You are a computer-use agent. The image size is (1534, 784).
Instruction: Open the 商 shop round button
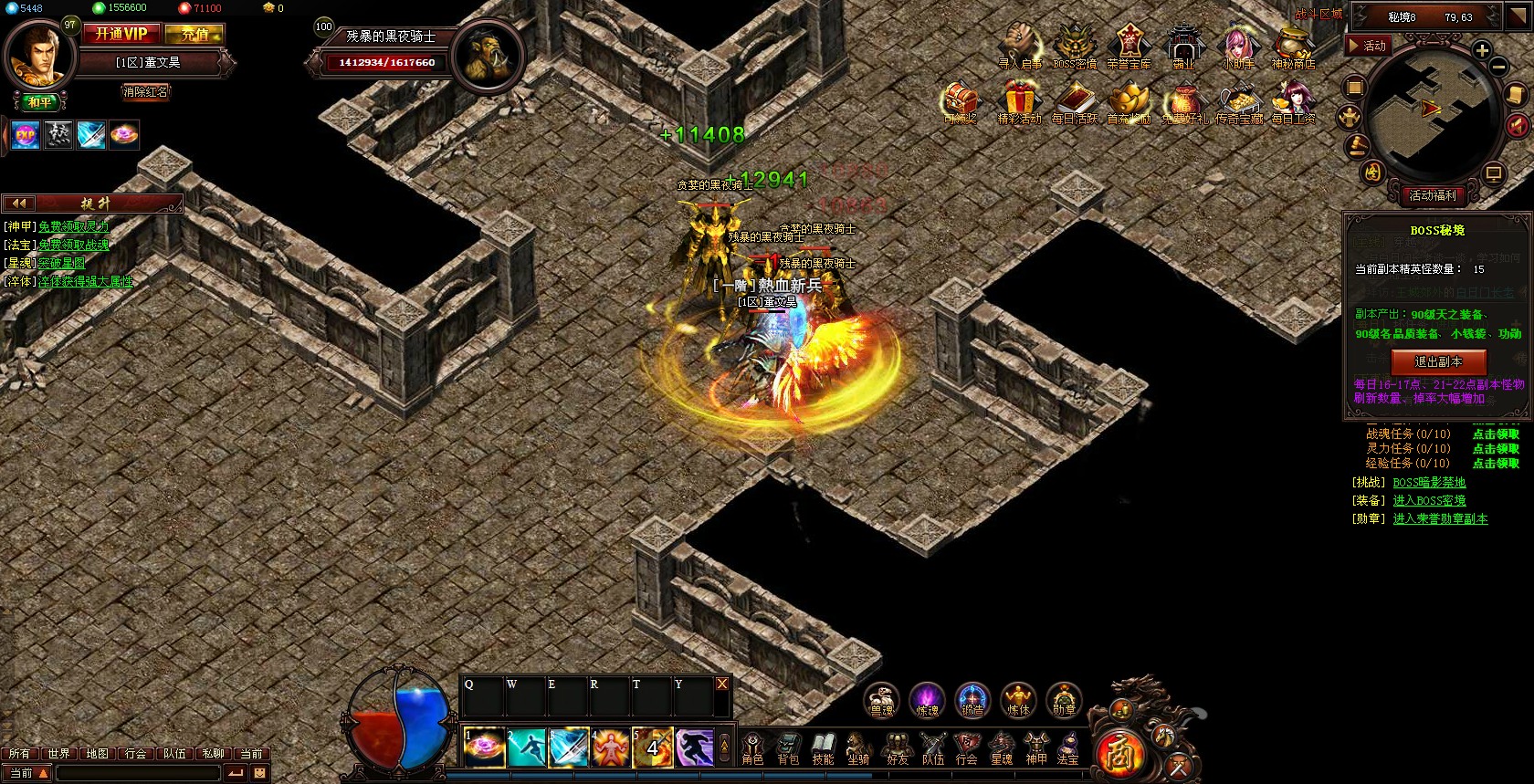1119,754
